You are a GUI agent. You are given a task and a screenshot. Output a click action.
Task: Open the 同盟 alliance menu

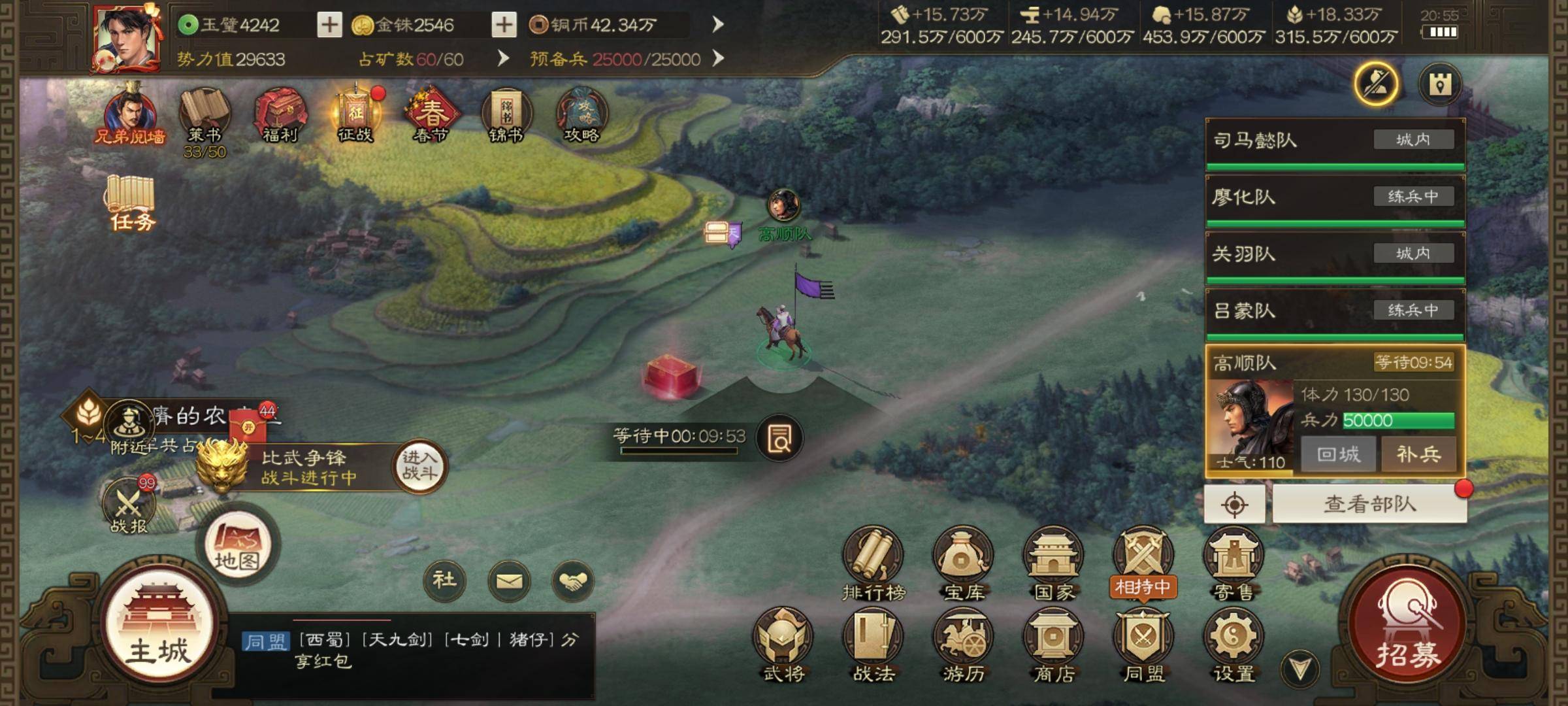click(1143, 644)
